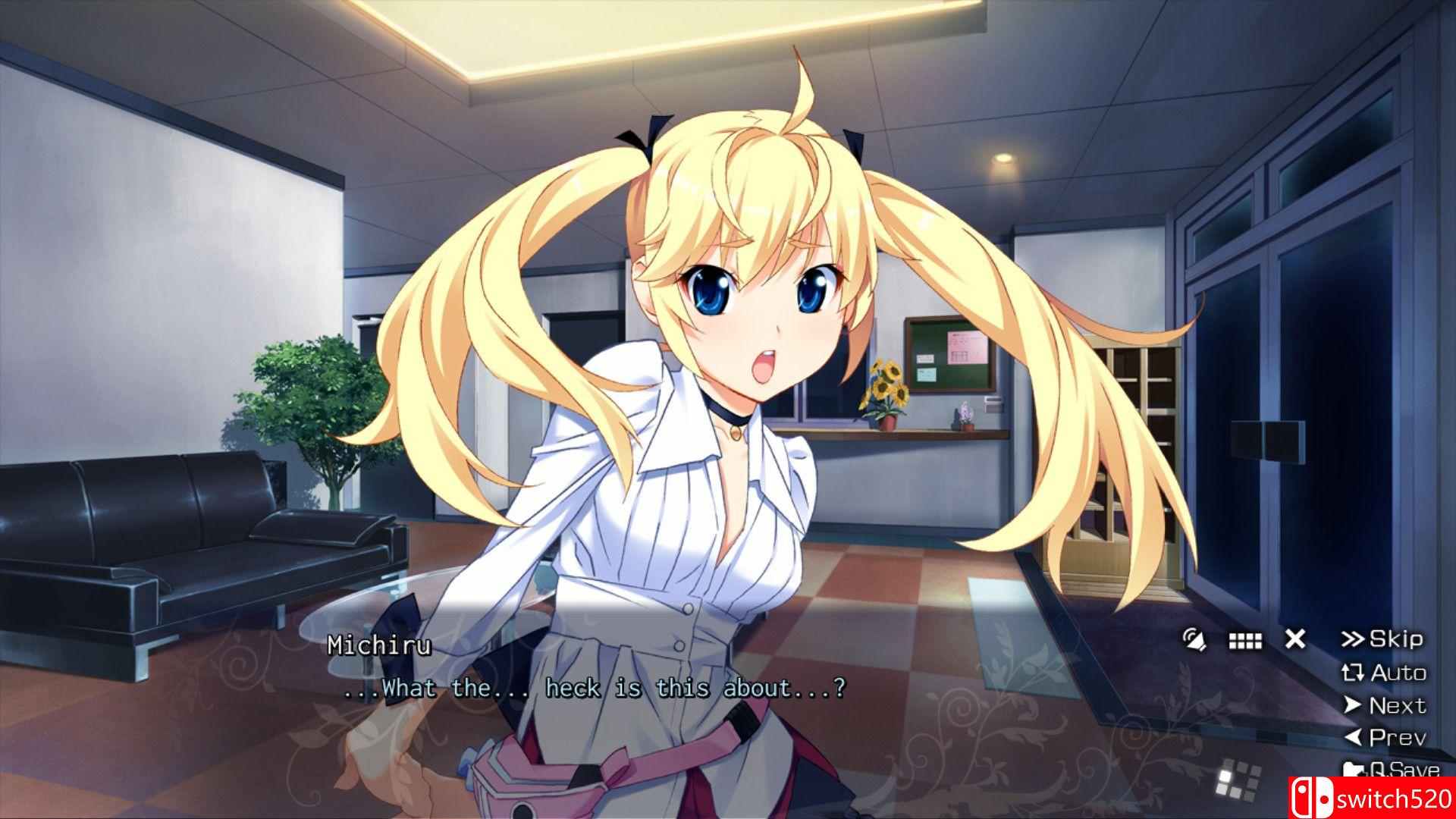
Task: Click the right-pointing Next triangle icon
Action: point(1351,706)
